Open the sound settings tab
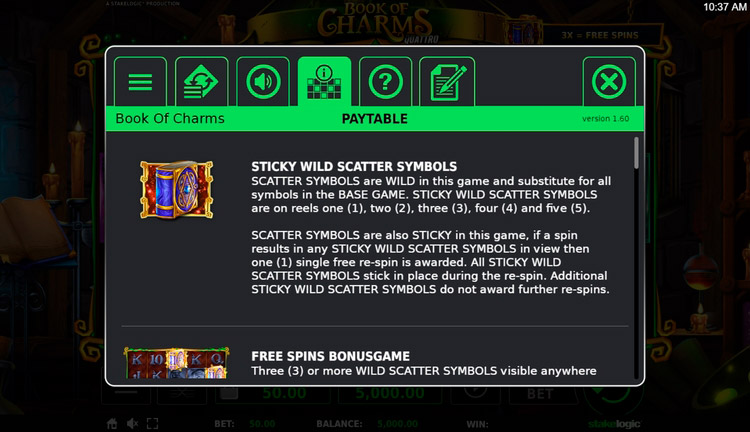The image size is (750, 432). pos(263,82)
